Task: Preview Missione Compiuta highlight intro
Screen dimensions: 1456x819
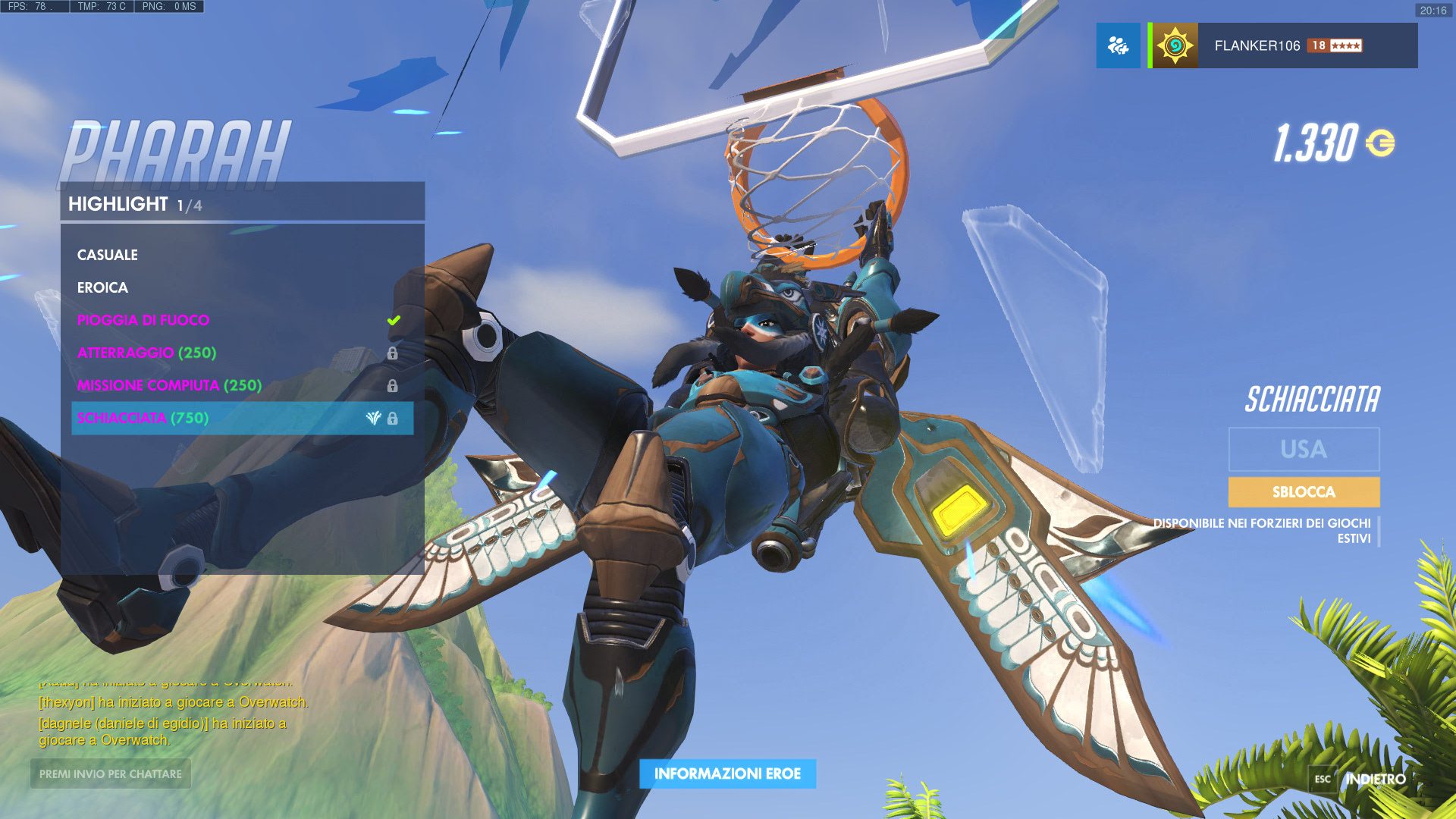Action: tap(169, 385)
